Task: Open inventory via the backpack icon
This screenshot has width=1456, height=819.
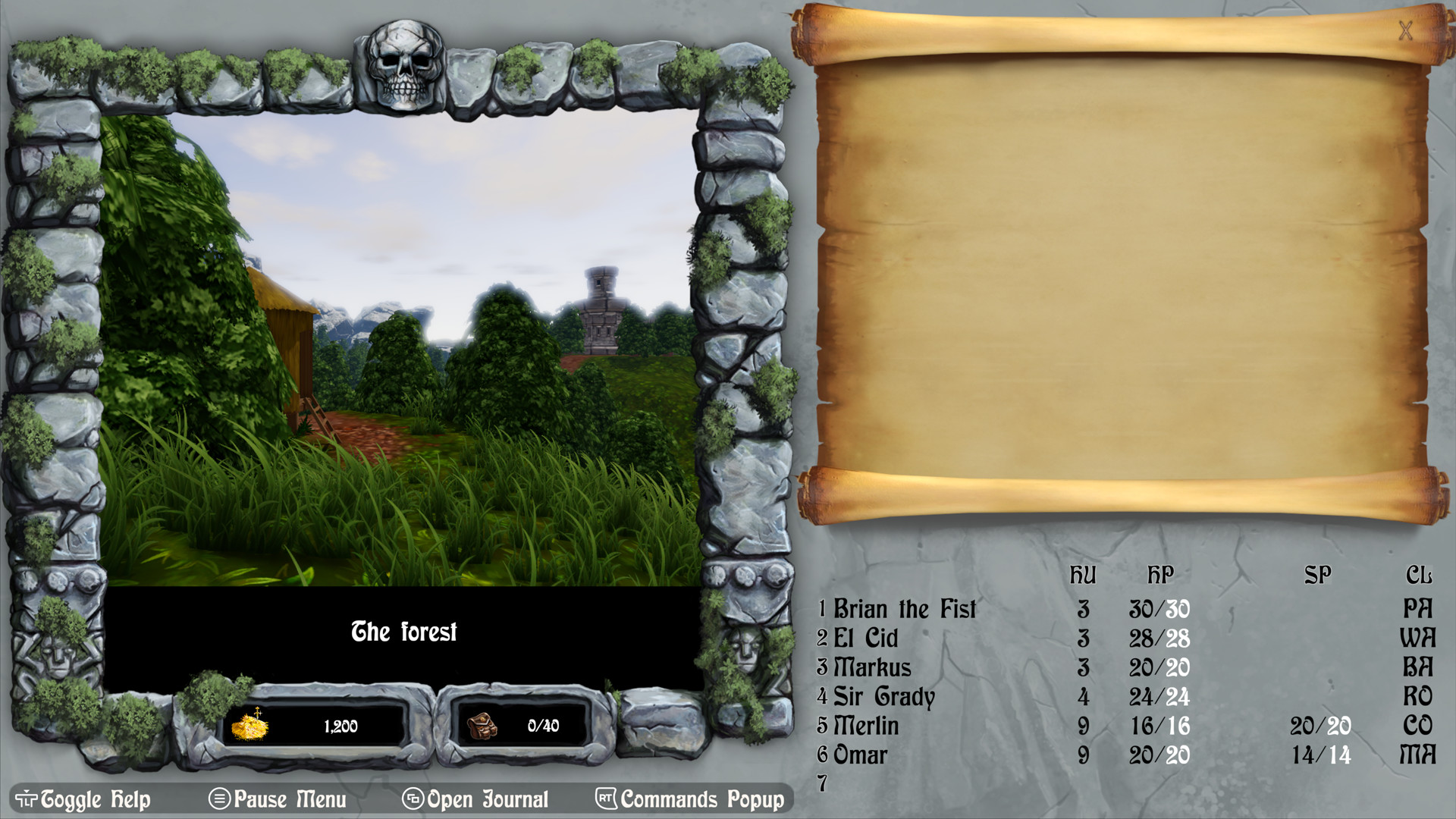Action: 483,726
